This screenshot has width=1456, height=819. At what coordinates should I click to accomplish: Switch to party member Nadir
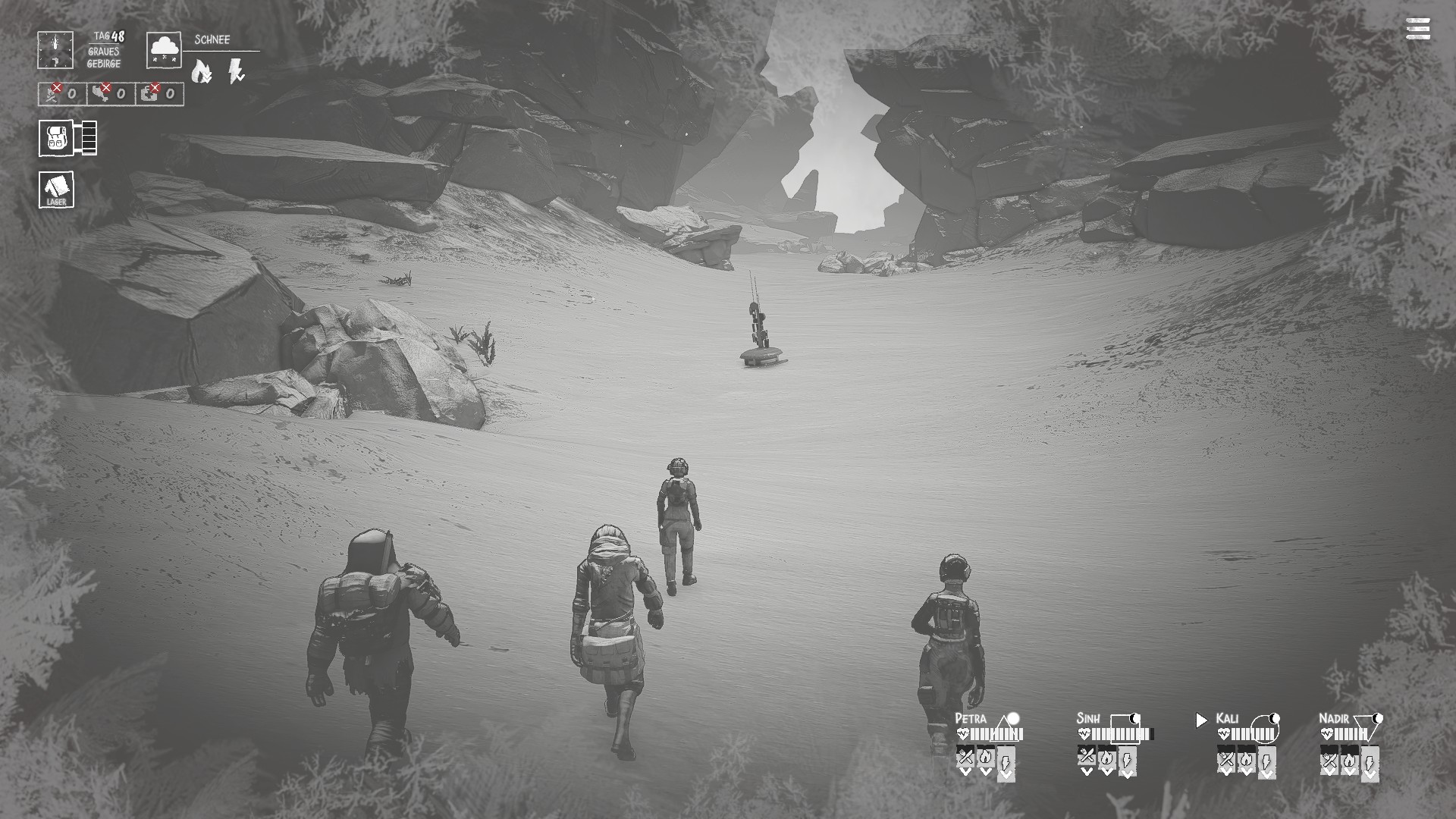tap(1334, 718)
